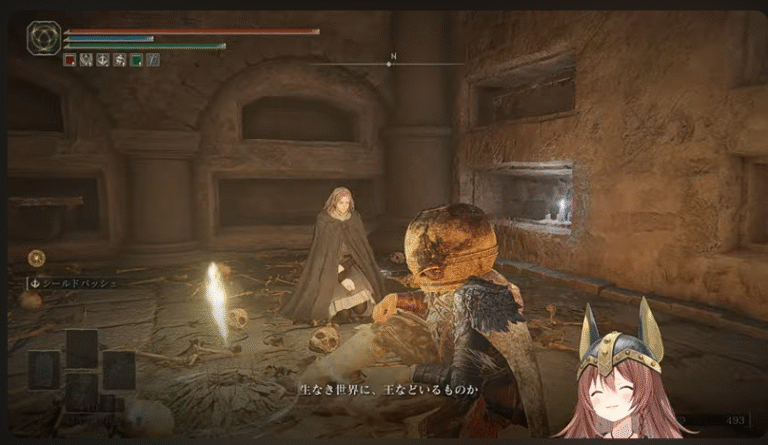Screen dimensions: 768x445
Task: Choose the right-hand armament quick slot
Action: pos(118,370)
